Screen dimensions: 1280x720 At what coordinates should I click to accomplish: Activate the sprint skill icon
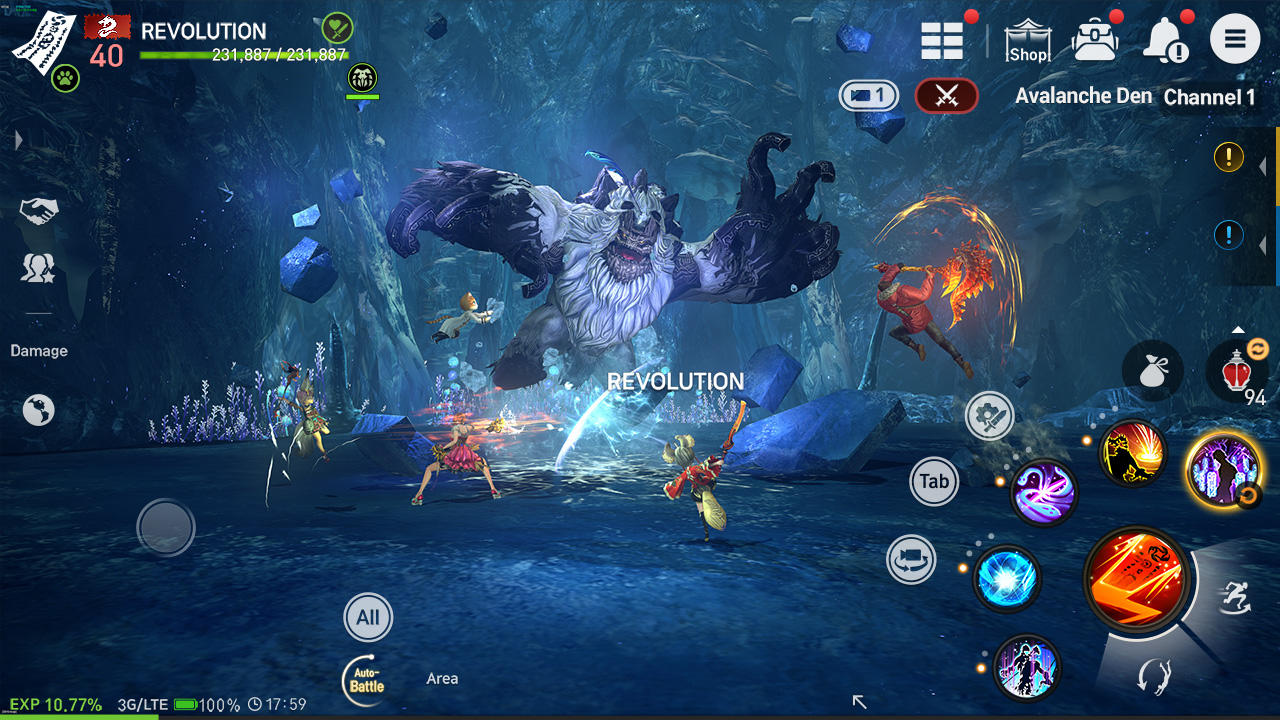coord(1237,597)
